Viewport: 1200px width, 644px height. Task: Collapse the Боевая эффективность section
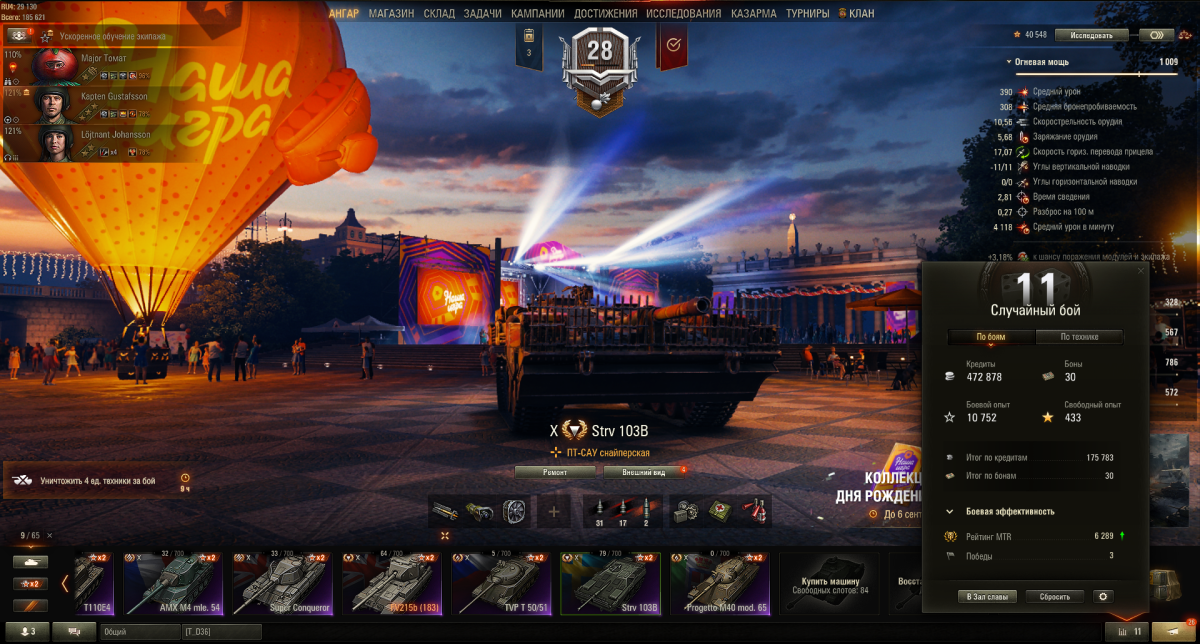pyautogui.click(x=950, y=511)
